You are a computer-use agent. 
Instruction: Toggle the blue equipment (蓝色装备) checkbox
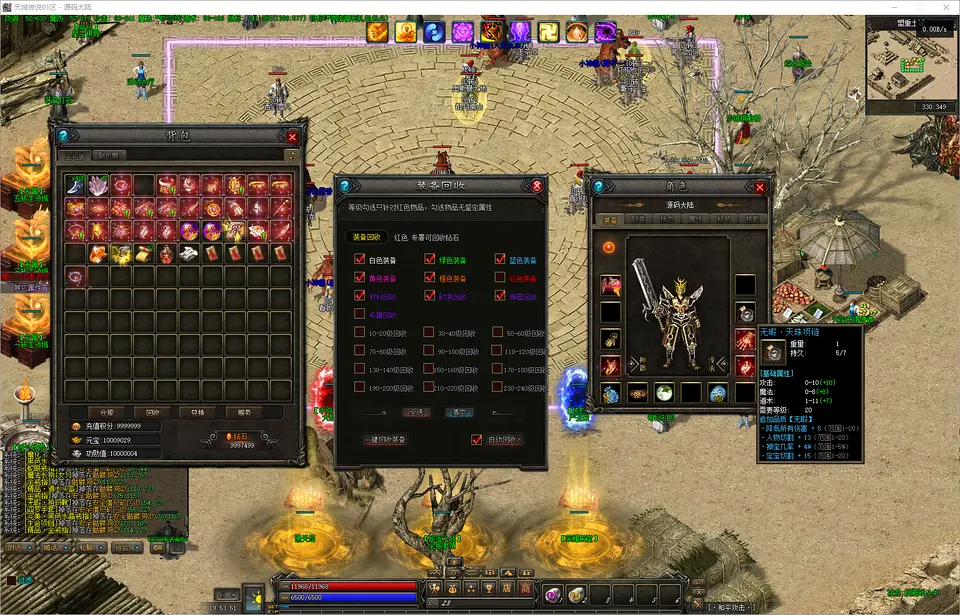[500, 260]
